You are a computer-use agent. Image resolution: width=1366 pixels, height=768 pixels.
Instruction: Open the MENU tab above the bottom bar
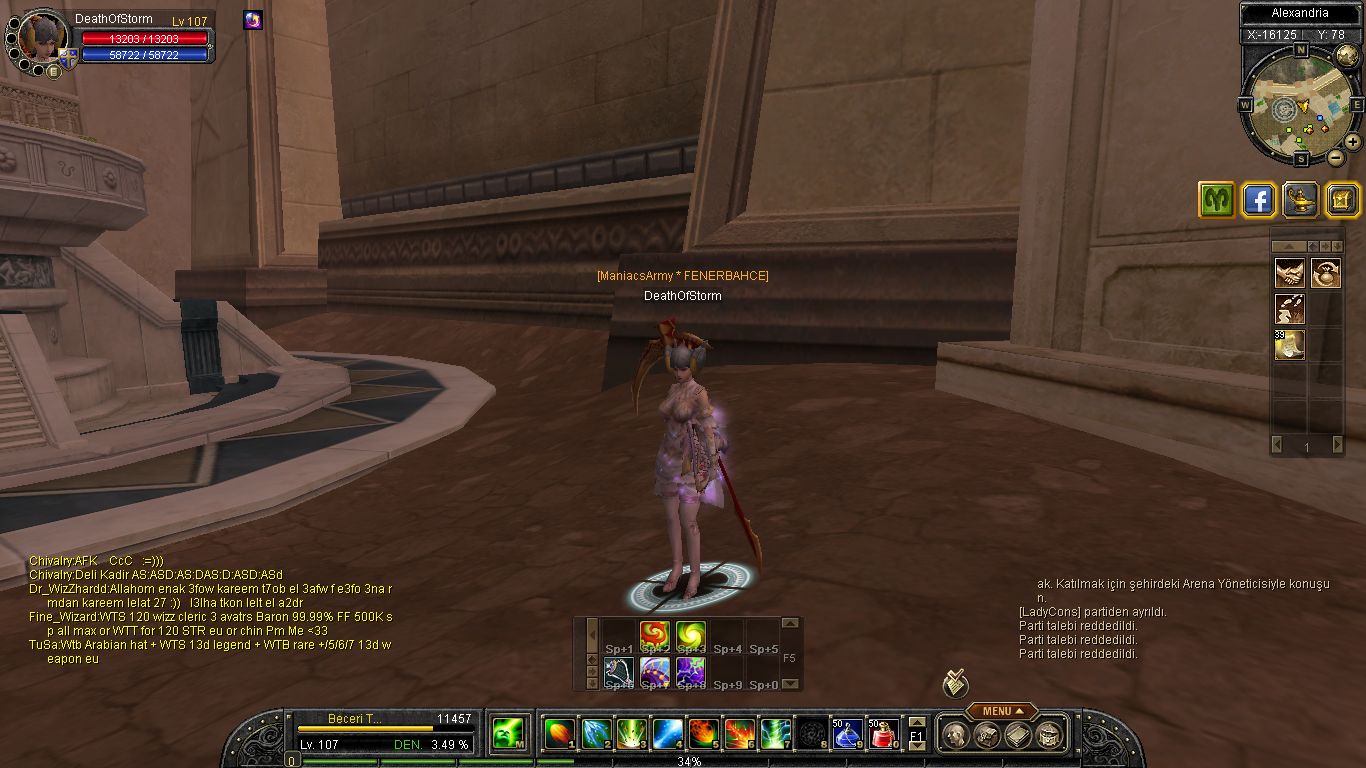click(1002, 711)
